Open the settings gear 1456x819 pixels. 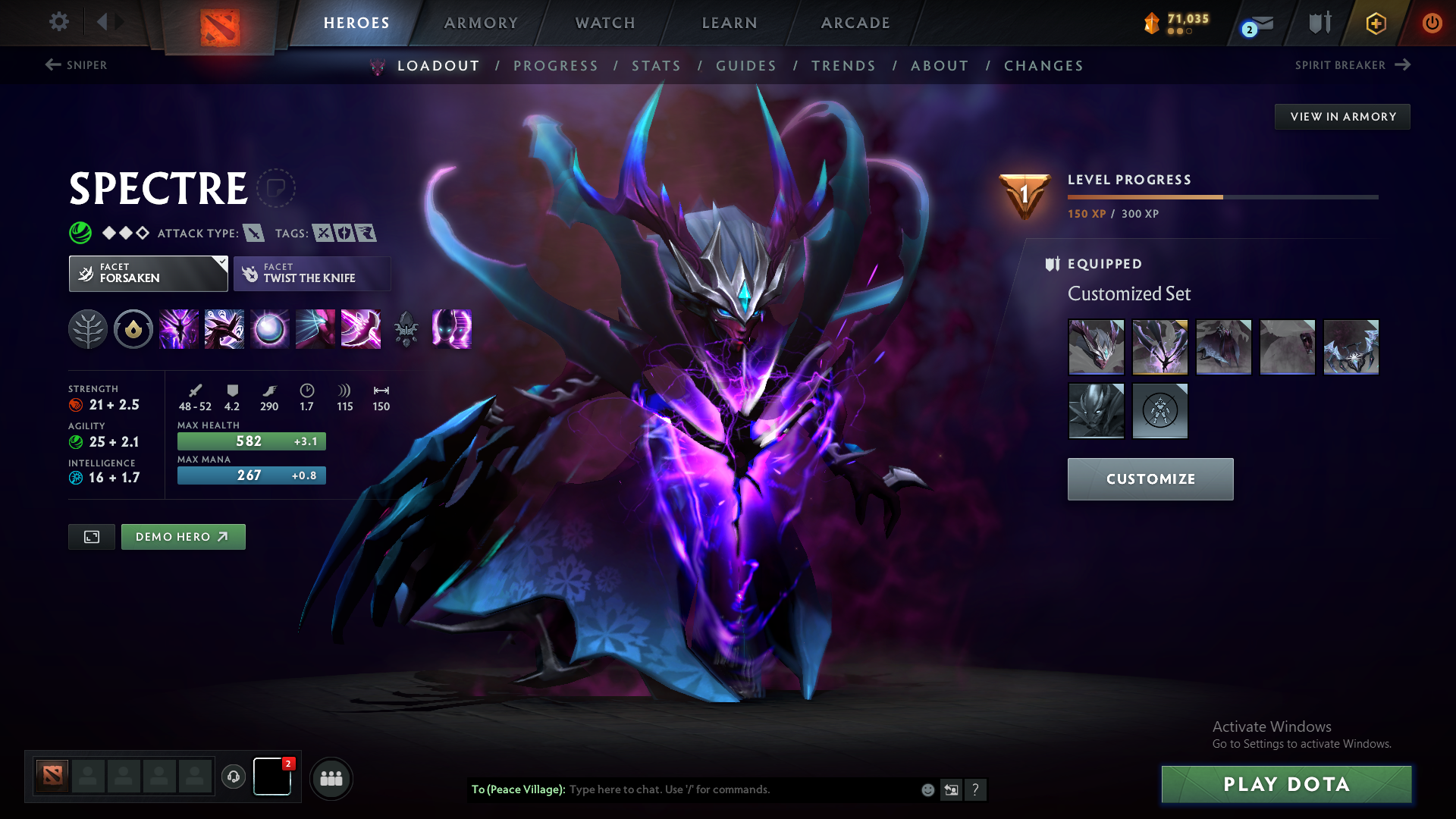(58, 23)
